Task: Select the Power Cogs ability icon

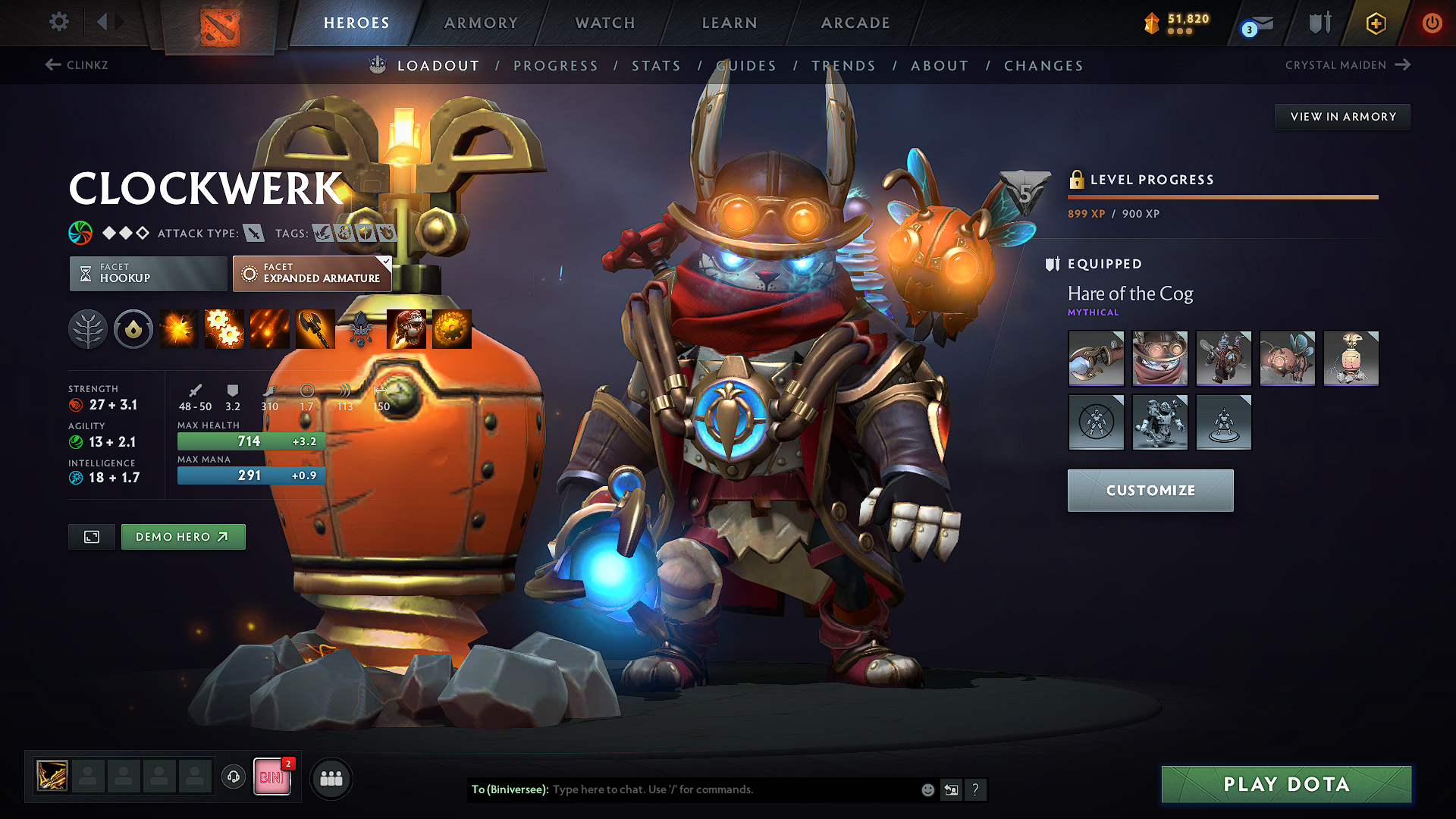Action: tap(224, 328)
